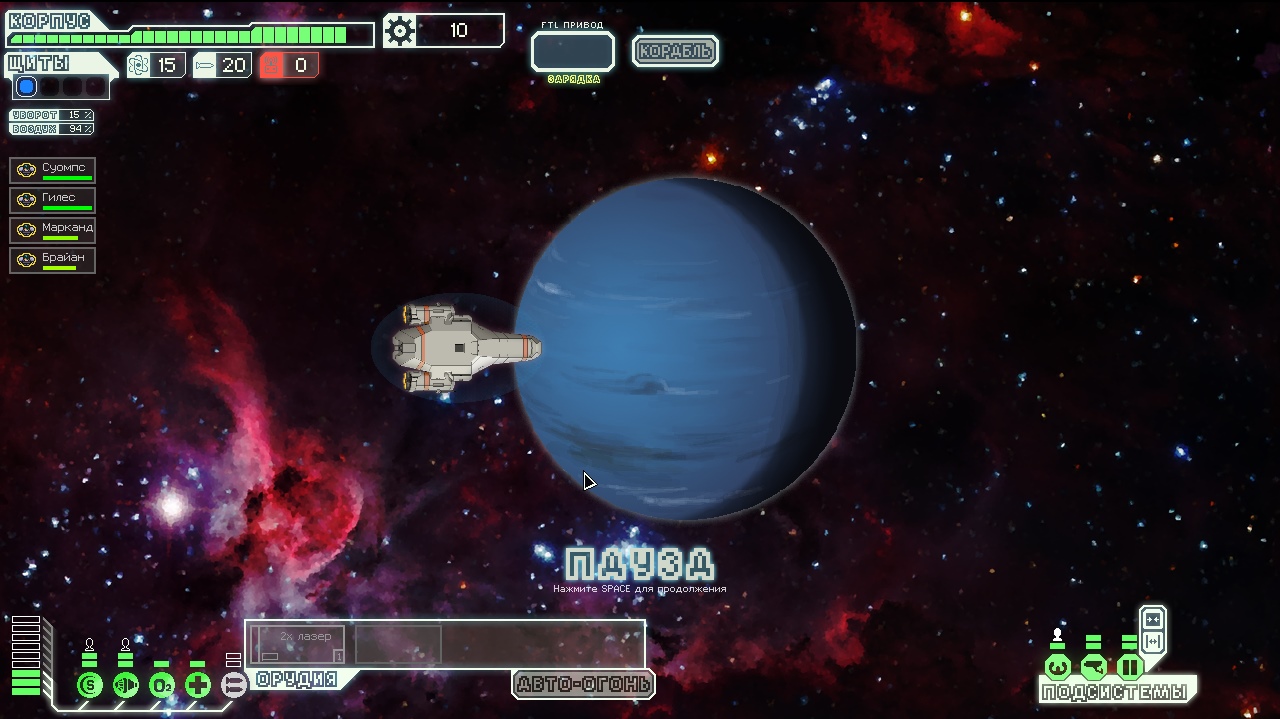The height and width of the screenshot is (719, 1280).
Task: Click the weapons system power icon
Action: 233,685
